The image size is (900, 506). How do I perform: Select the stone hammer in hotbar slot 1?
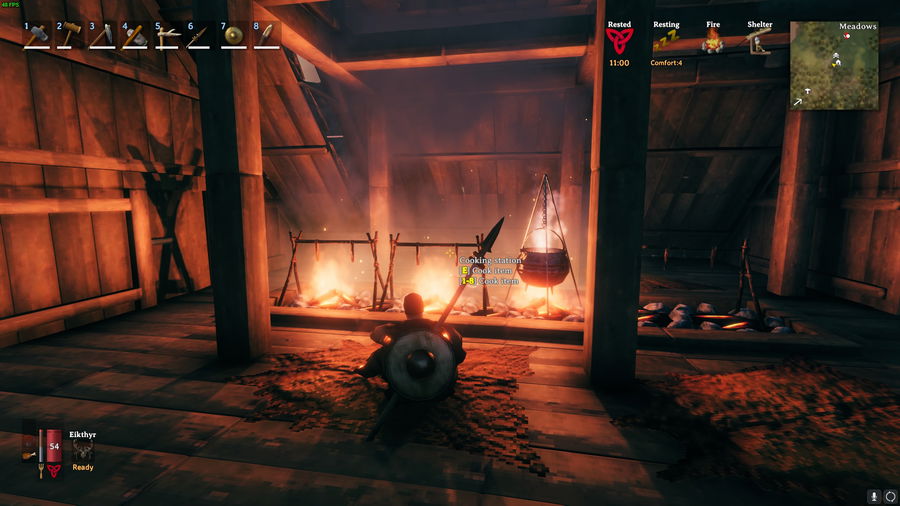tap(36, 36)
